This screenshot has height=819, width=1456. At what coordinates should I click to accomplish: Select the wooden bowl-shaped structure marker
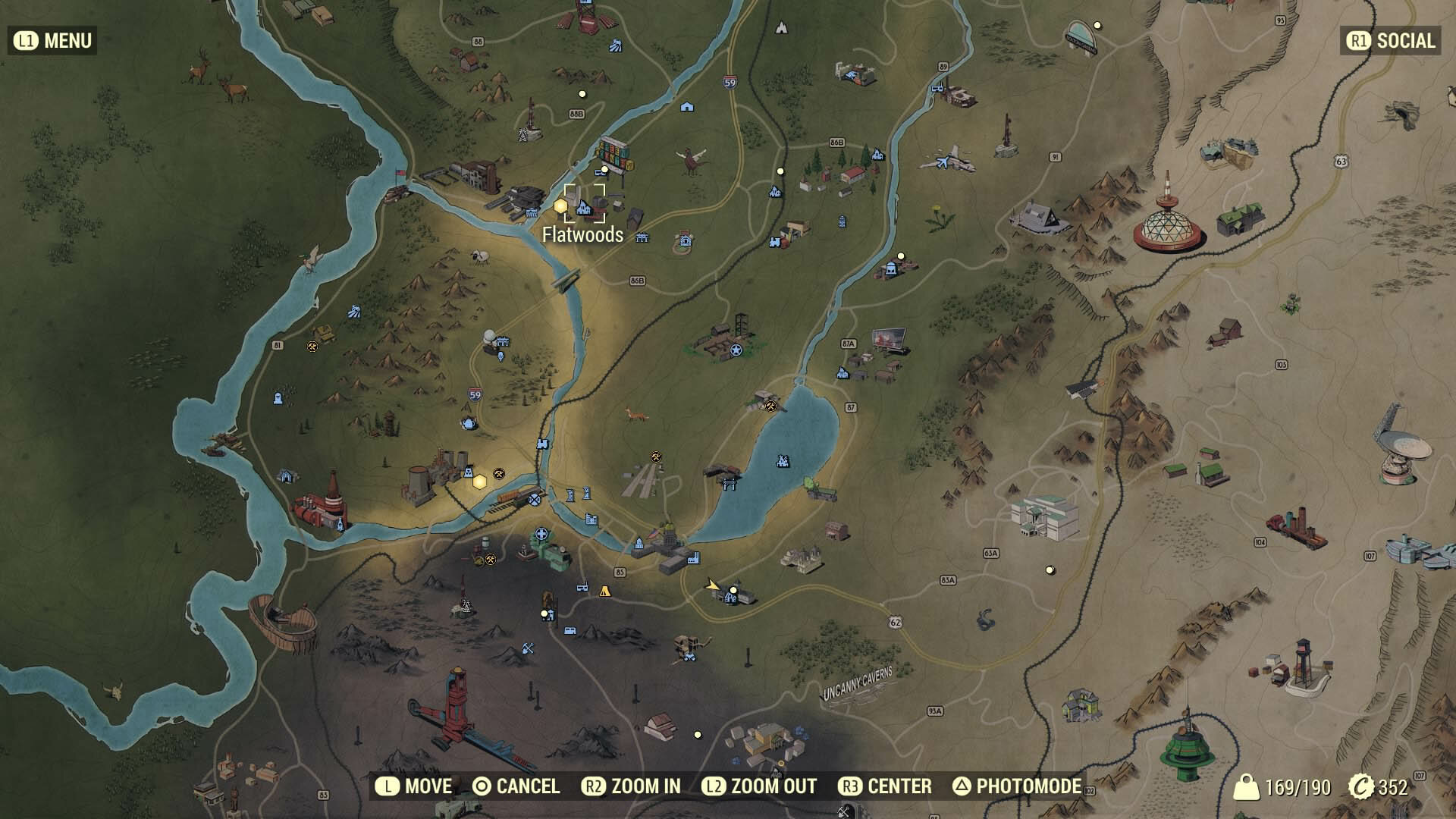coord(283,623)
